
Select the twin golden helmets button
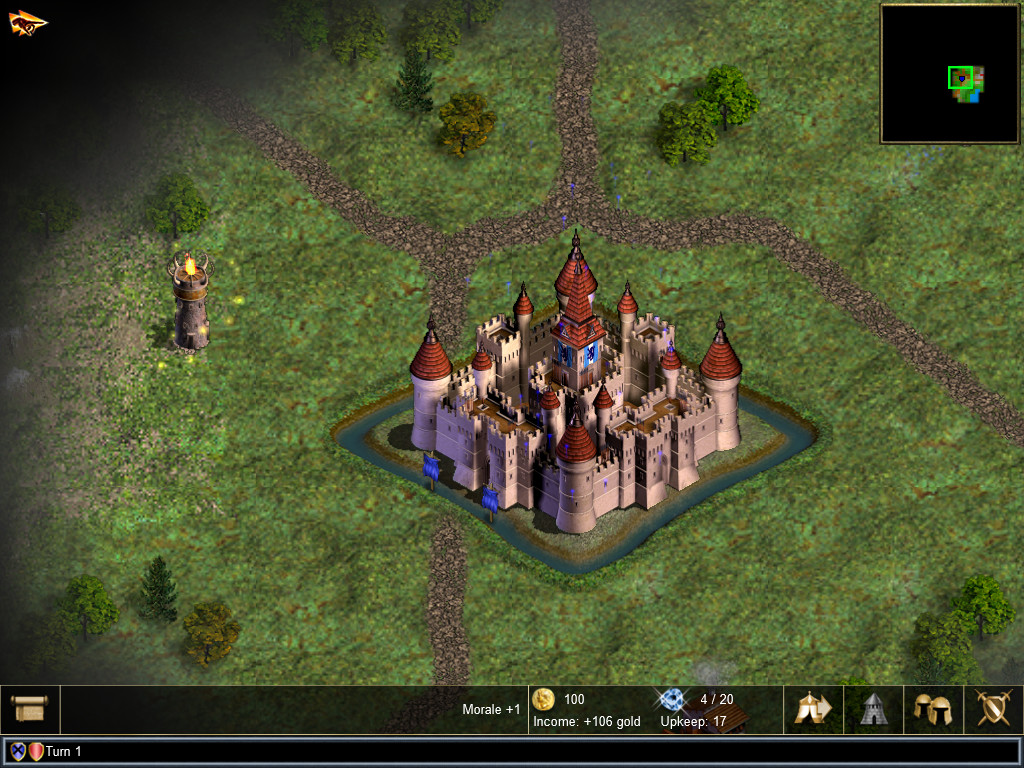pyautogui.click(x=933, y=709)
